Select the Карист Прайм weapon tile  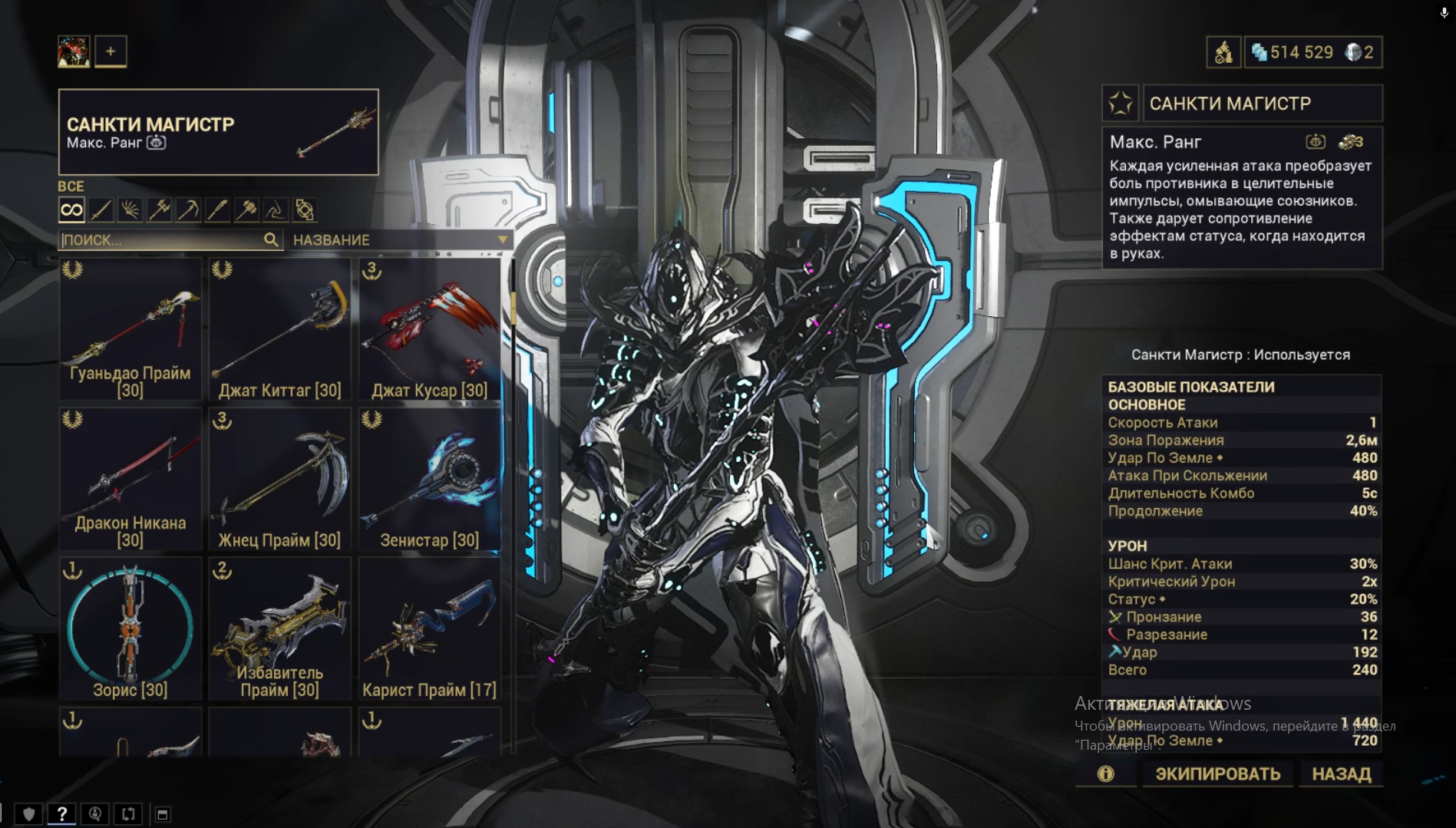point(430,628)
